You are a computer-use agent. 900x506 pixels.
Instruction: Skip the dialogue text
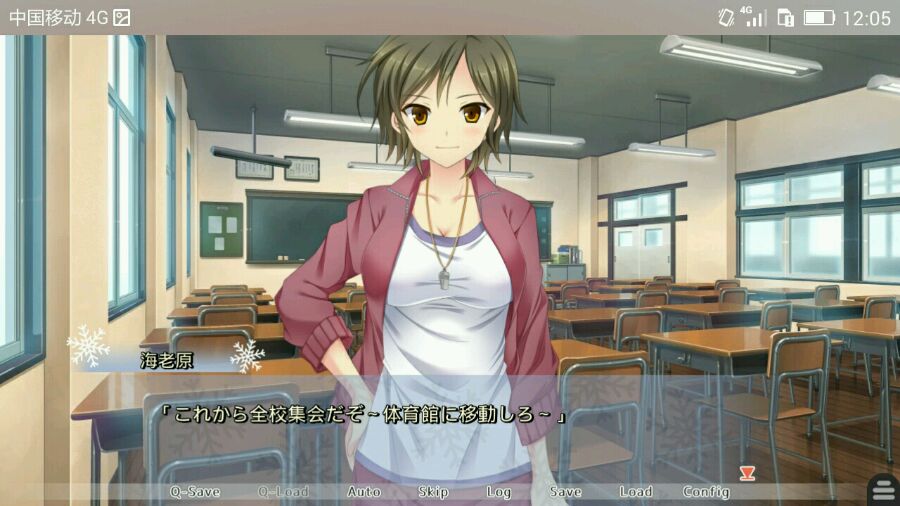point(433,492)
